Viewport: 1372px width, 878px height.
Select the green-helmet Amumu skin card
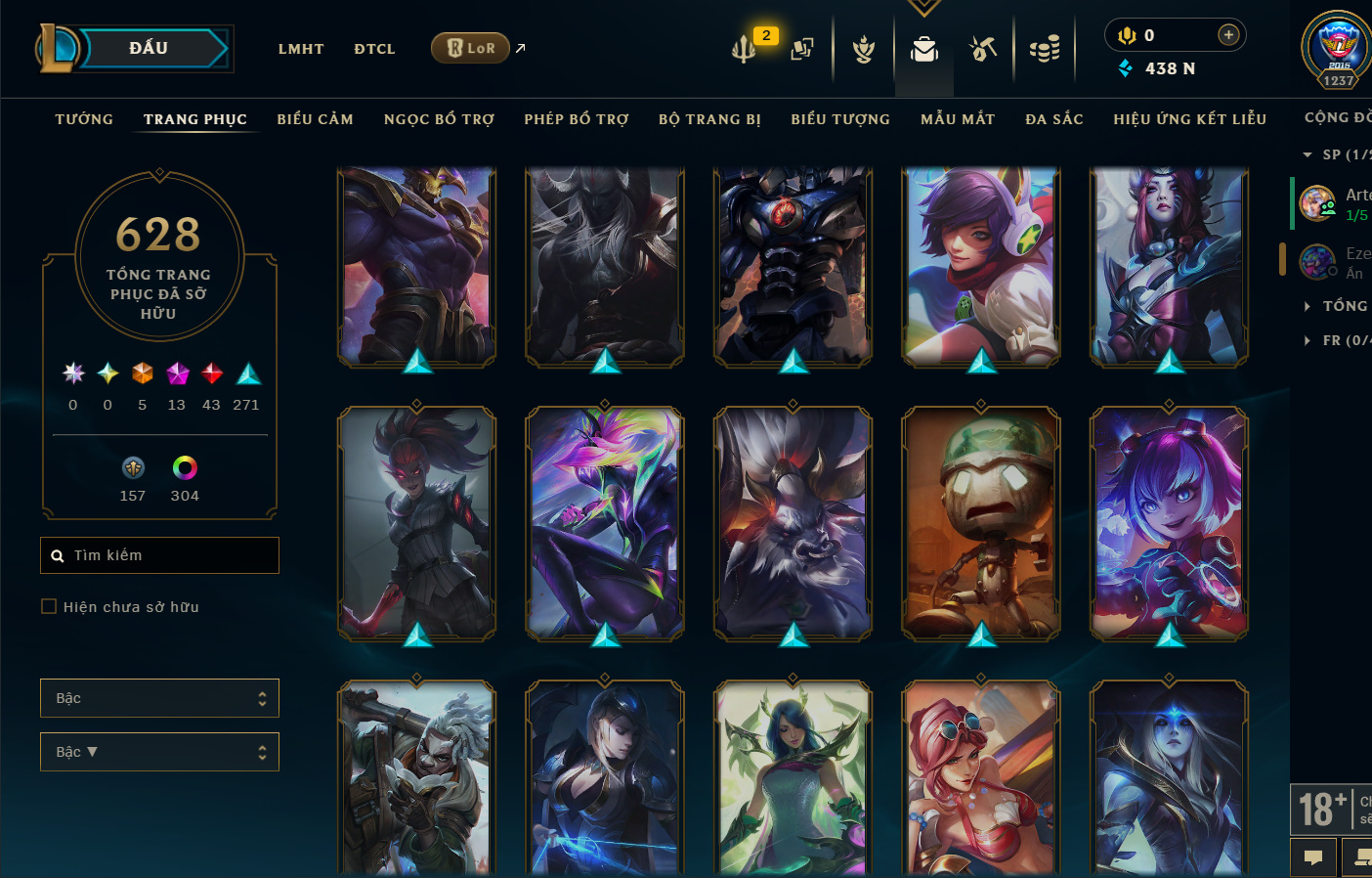[x=981, y=523]
